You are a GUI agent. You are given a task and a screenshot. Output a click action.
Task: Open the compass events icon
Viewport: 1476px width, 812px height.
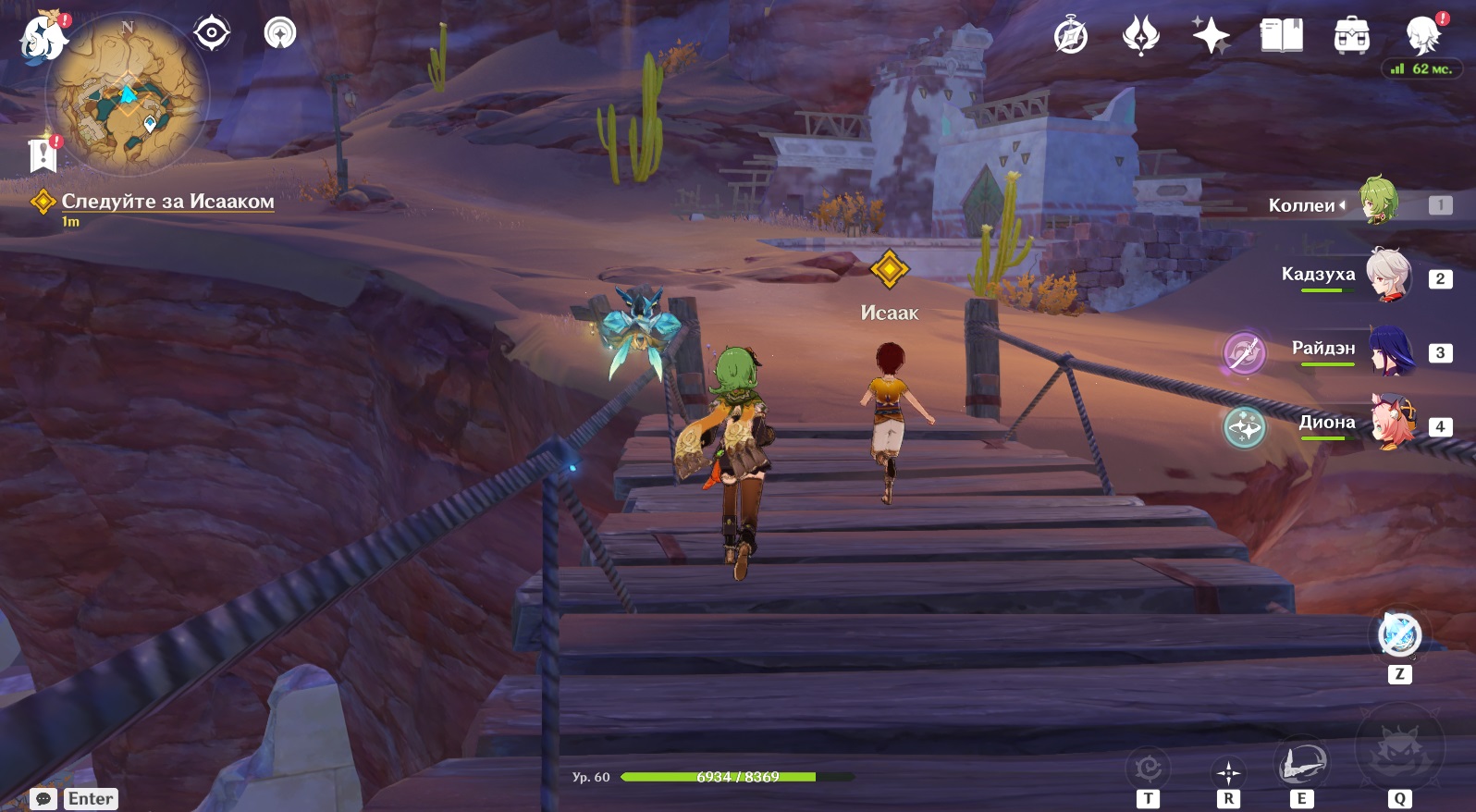point(1071,37)
